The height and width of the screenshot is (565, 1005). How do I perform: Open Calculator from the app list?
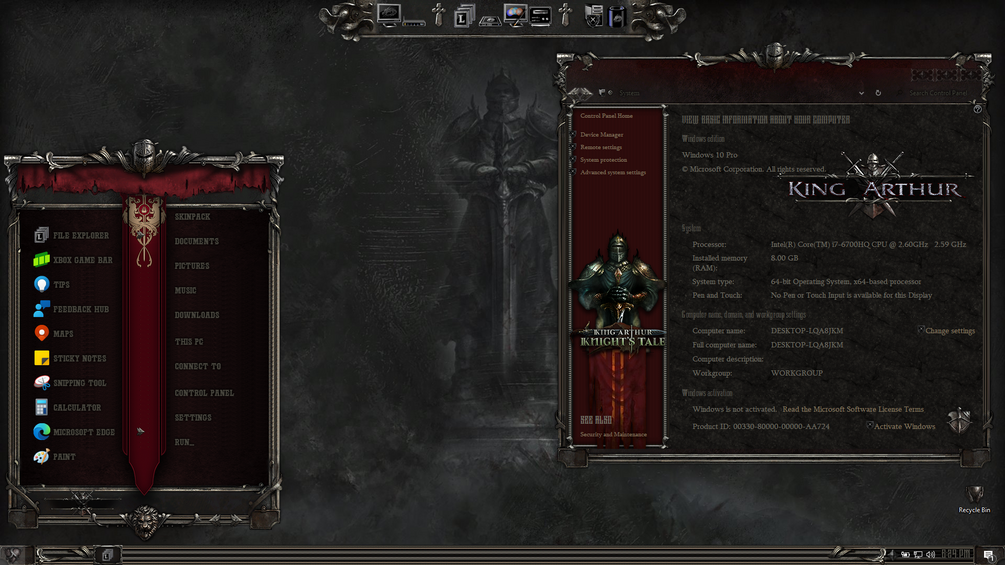click(x=76, y=408)
